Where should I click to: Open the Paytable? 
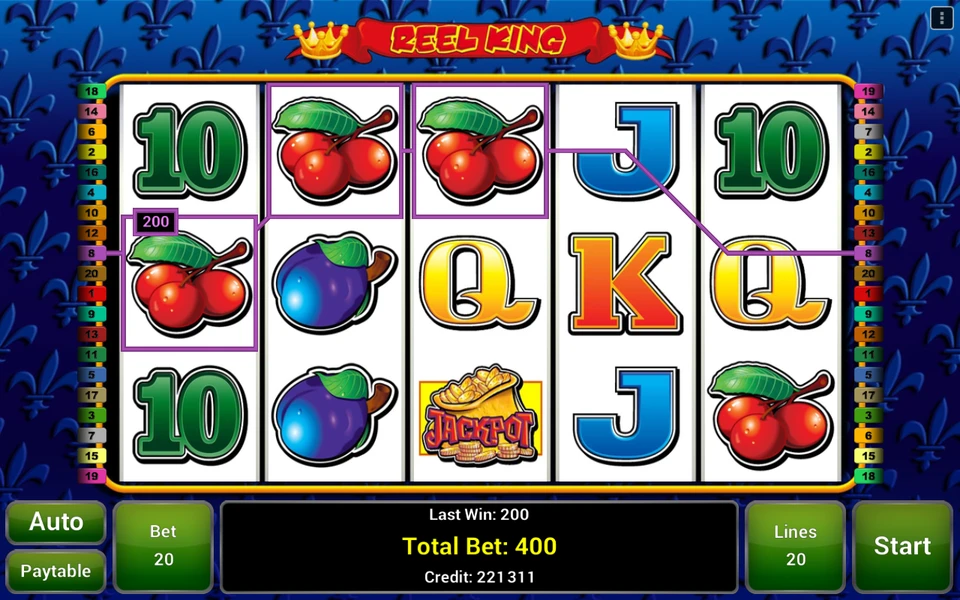(56, 571)
